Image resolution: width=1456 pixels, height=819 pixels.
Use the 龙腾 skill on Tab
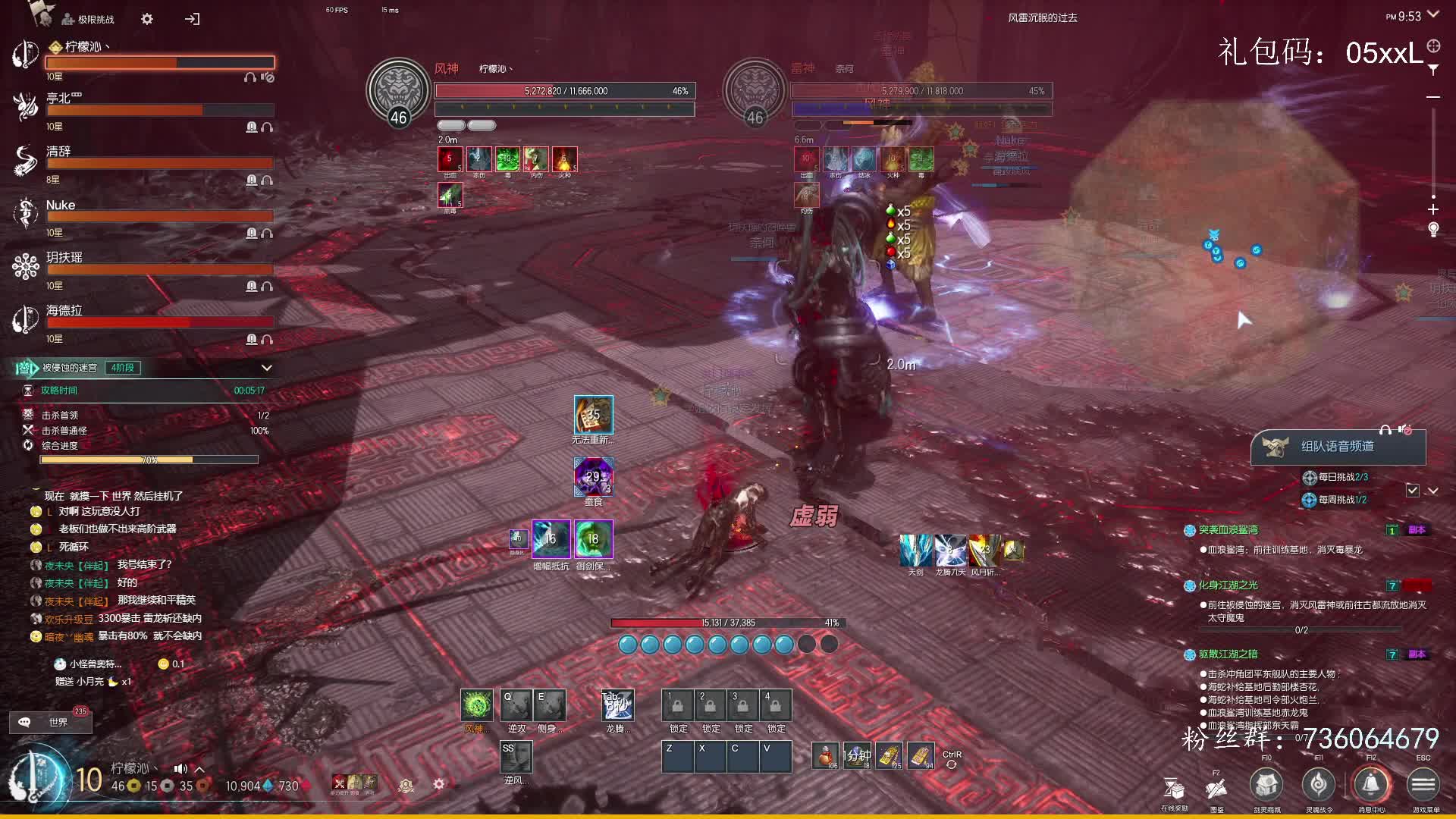pos(617,705)
